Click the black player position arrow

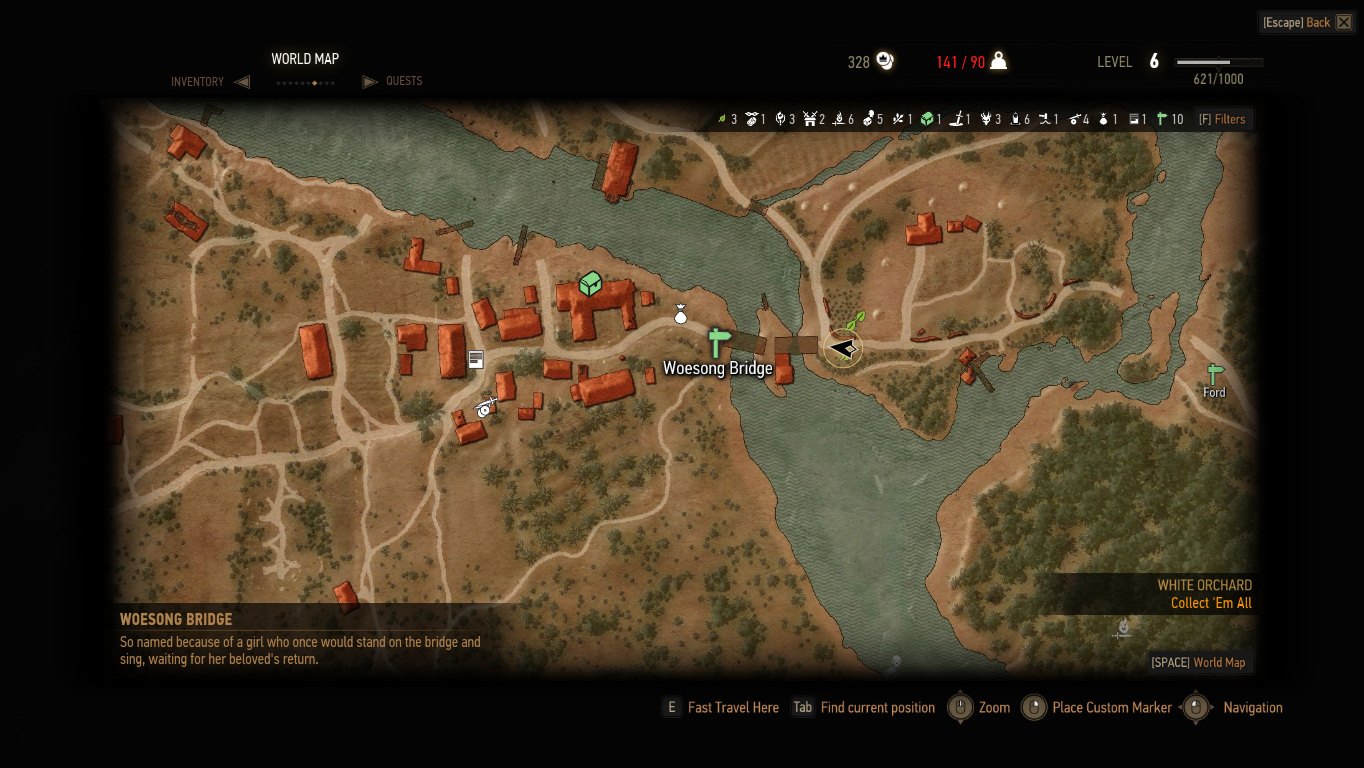coord(843,348)
